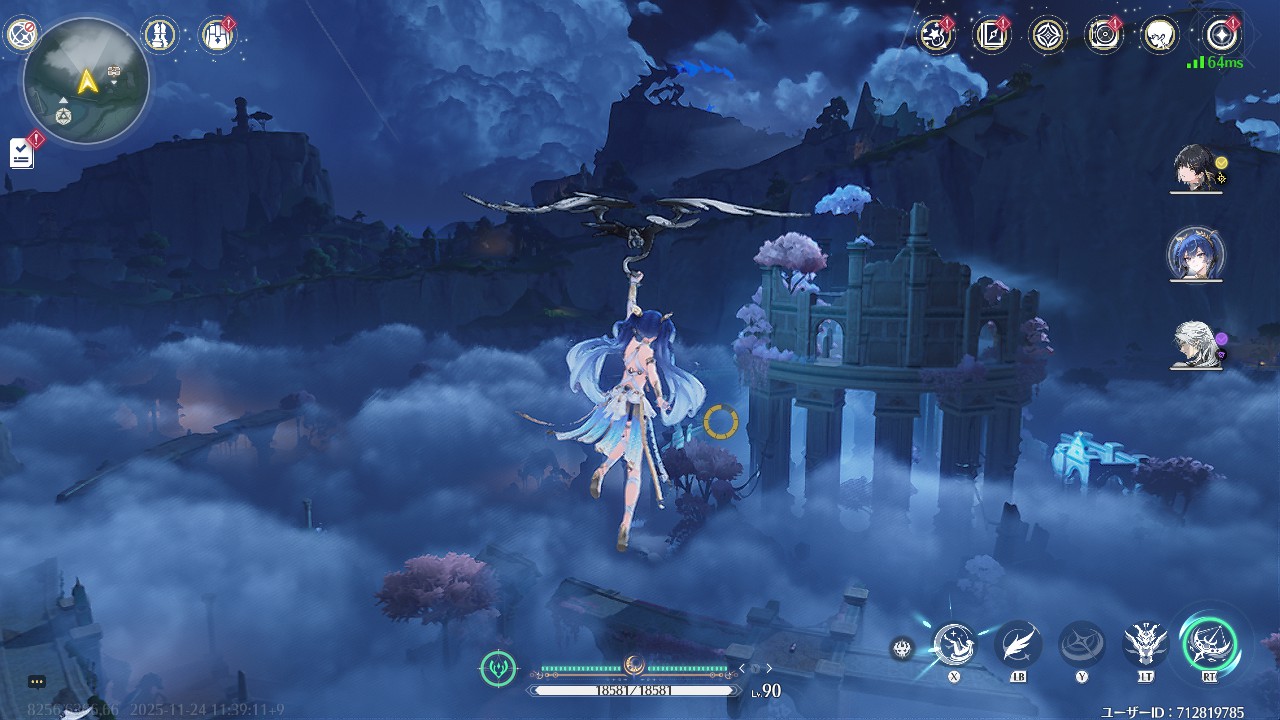The image size is (1280, 720).
Task: Click the globe icon beside the minimap
Action: coord(20,35)
